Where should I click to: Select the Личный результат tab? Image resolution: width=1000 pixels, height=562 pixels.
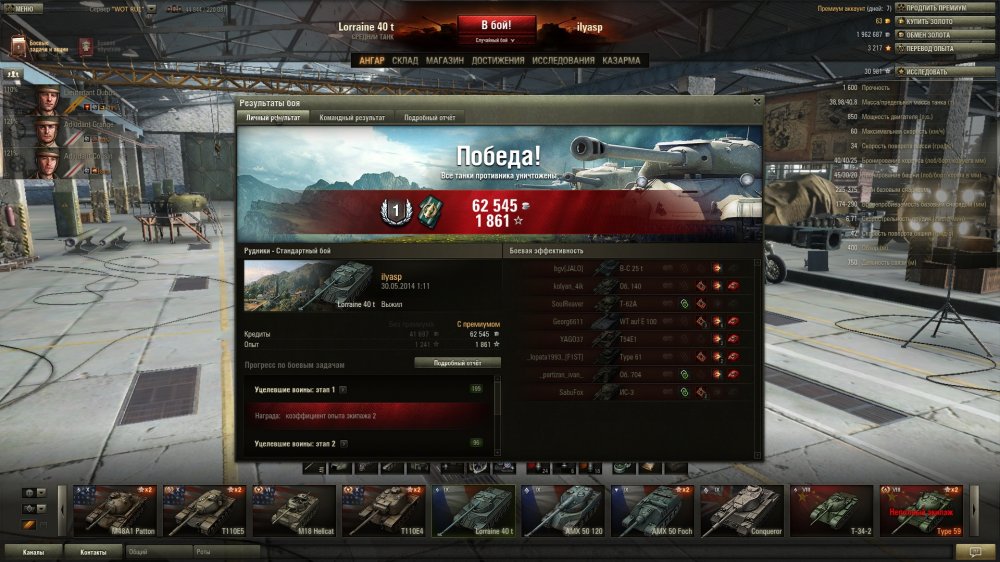tap(273, 117)
